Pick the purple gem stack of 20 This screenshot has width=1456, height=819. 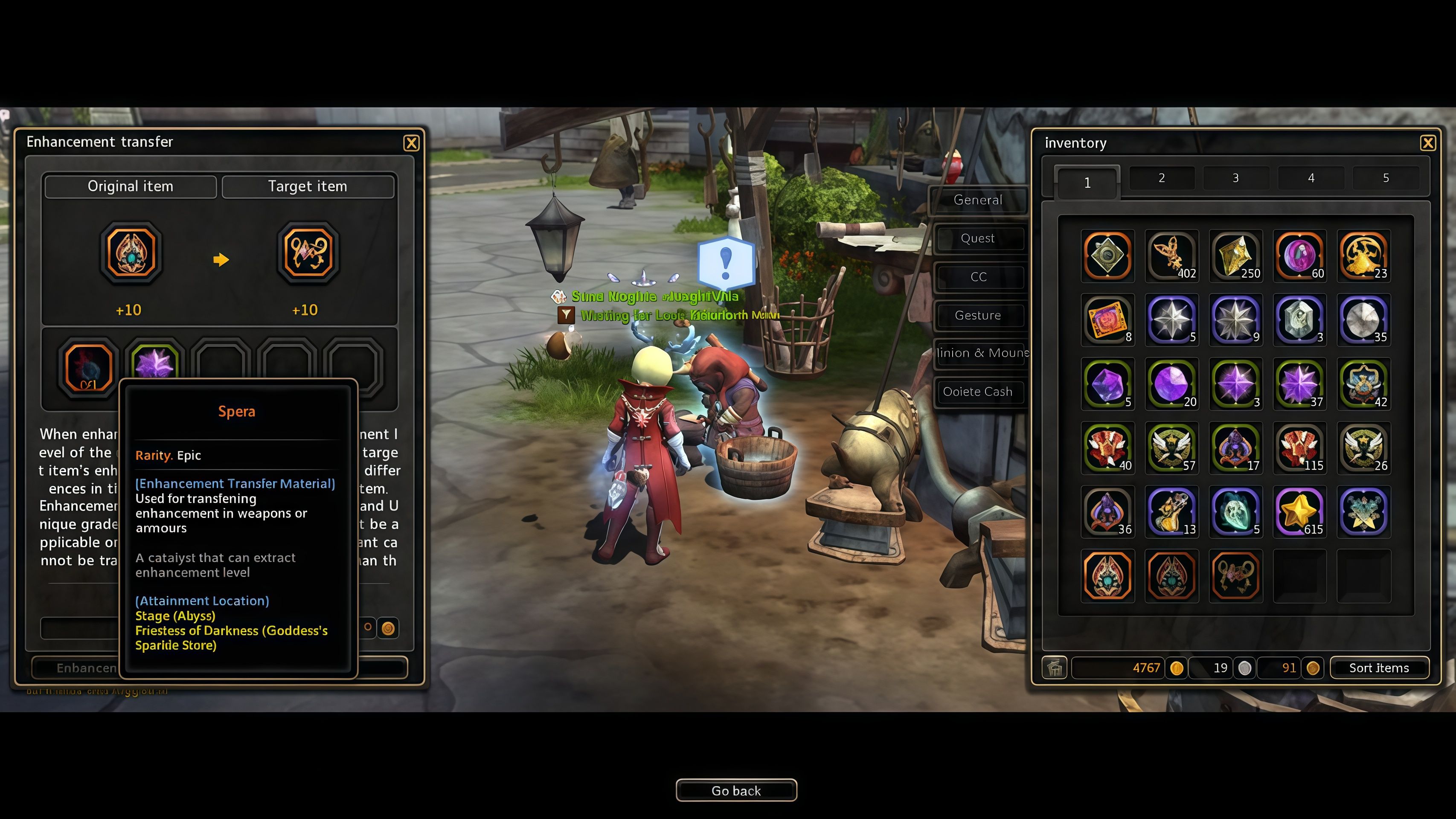click(1171, 384)
